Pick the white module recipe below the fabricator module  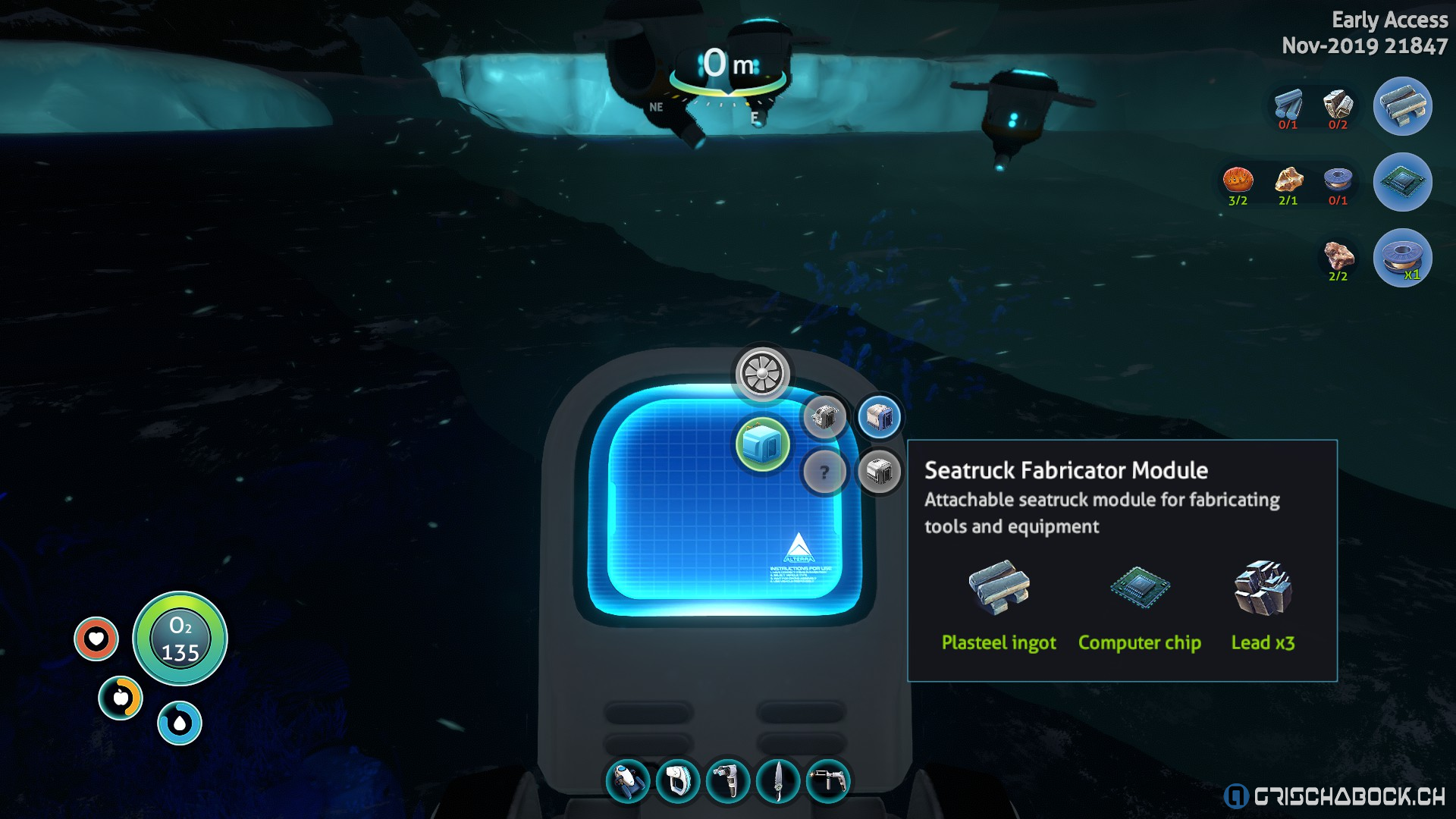(879, 472)
